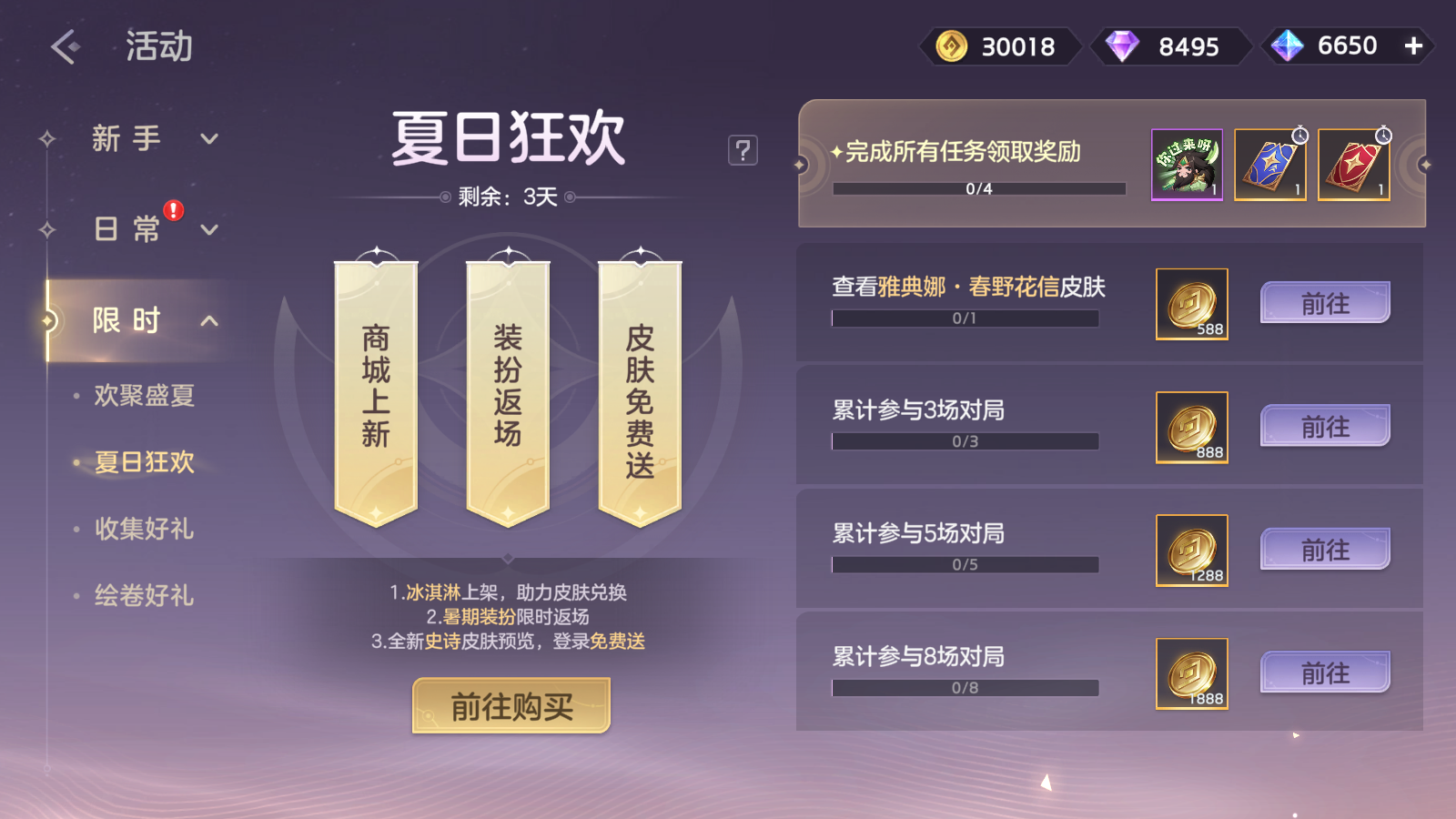Inspect the blue card reward
This screenshot has height=819, width=1456.
tap(1270, 165)
